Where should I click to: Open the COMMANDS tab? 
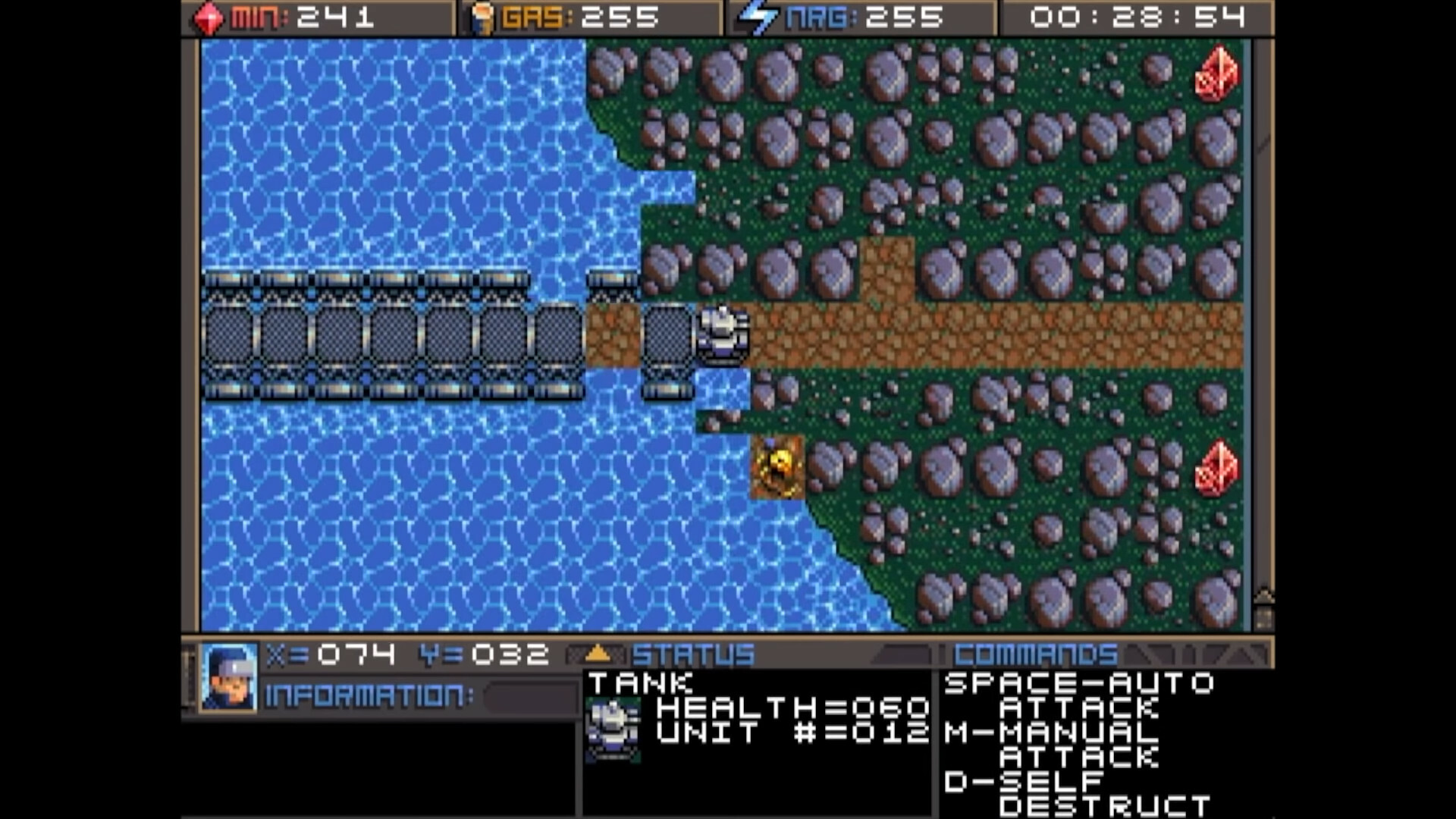pyautogui.click(x=1035, y=653)
